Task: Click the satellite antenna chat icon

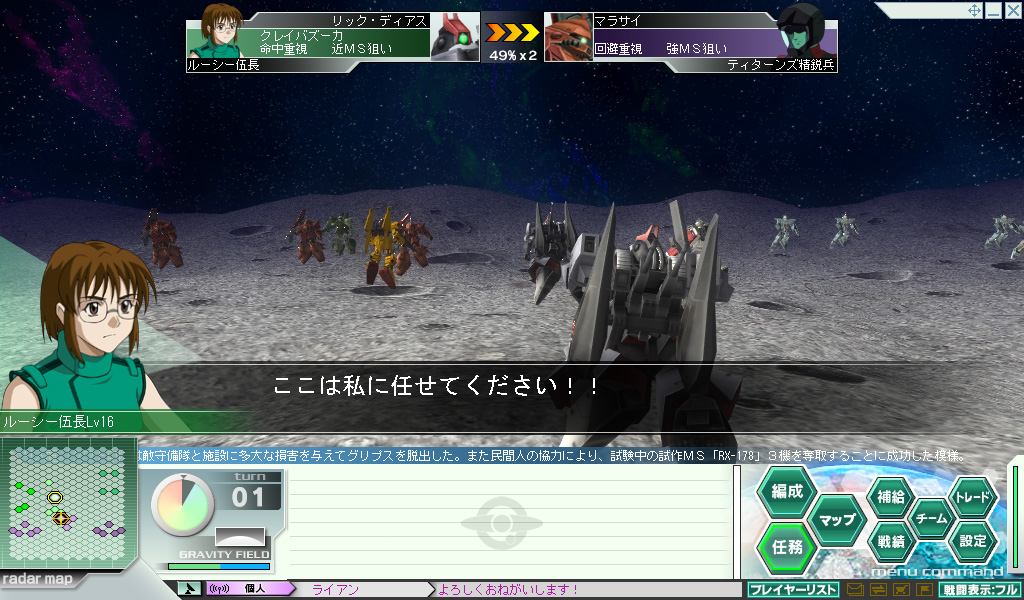Action: click(x=189, y=589)
